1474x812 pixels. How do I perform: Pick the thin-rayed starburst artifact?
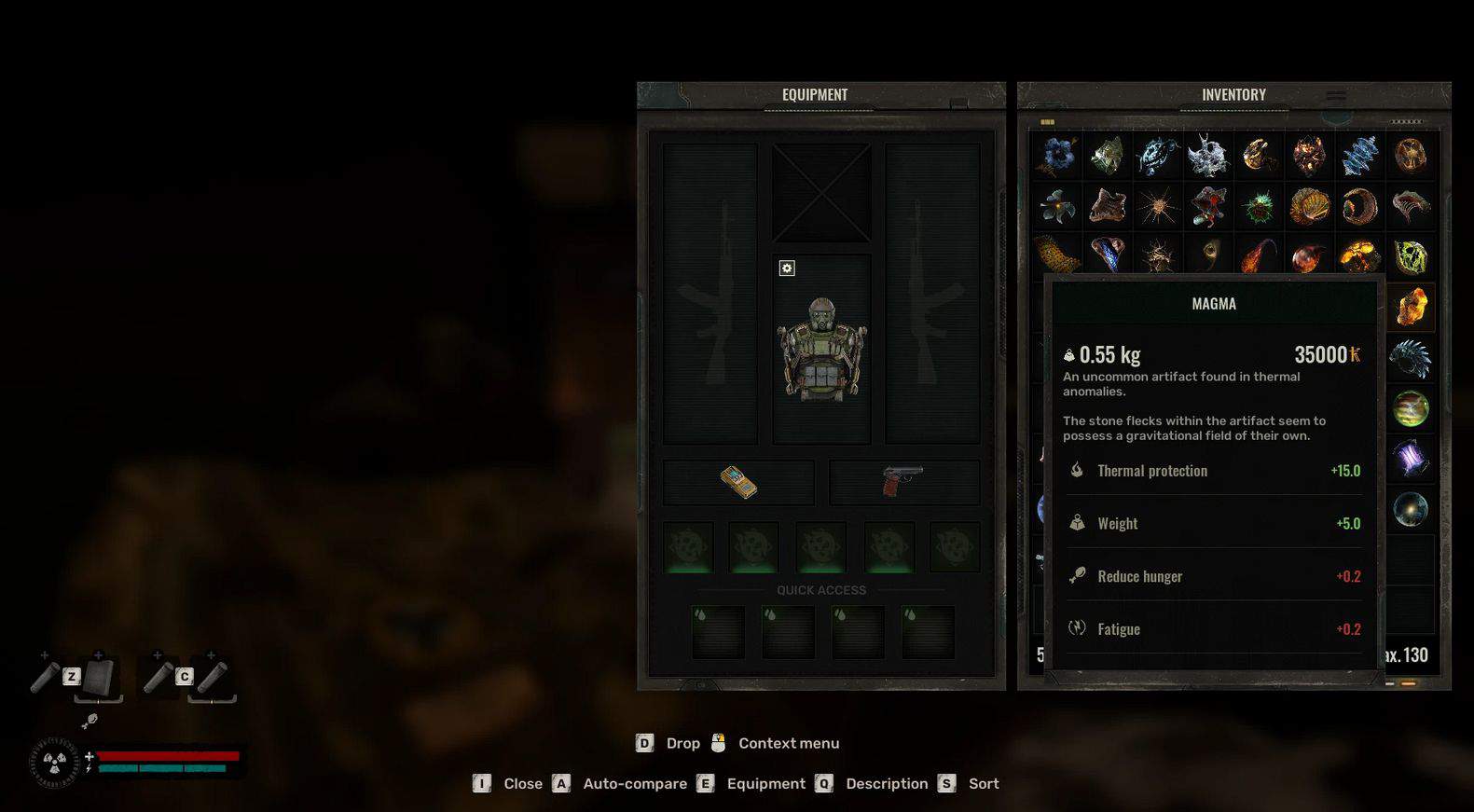point(1158,206)
